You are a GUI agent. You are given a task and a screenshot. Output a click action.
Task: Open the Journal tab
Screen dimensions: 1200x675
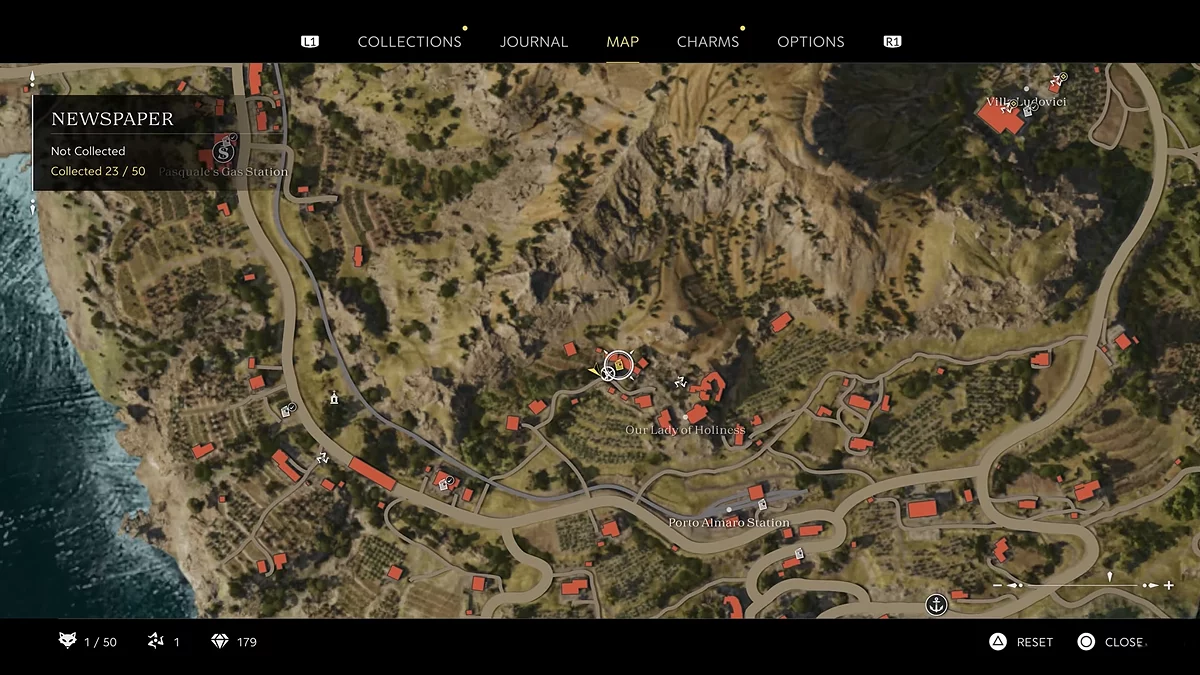pyautogui.click(x=534, y=42)
